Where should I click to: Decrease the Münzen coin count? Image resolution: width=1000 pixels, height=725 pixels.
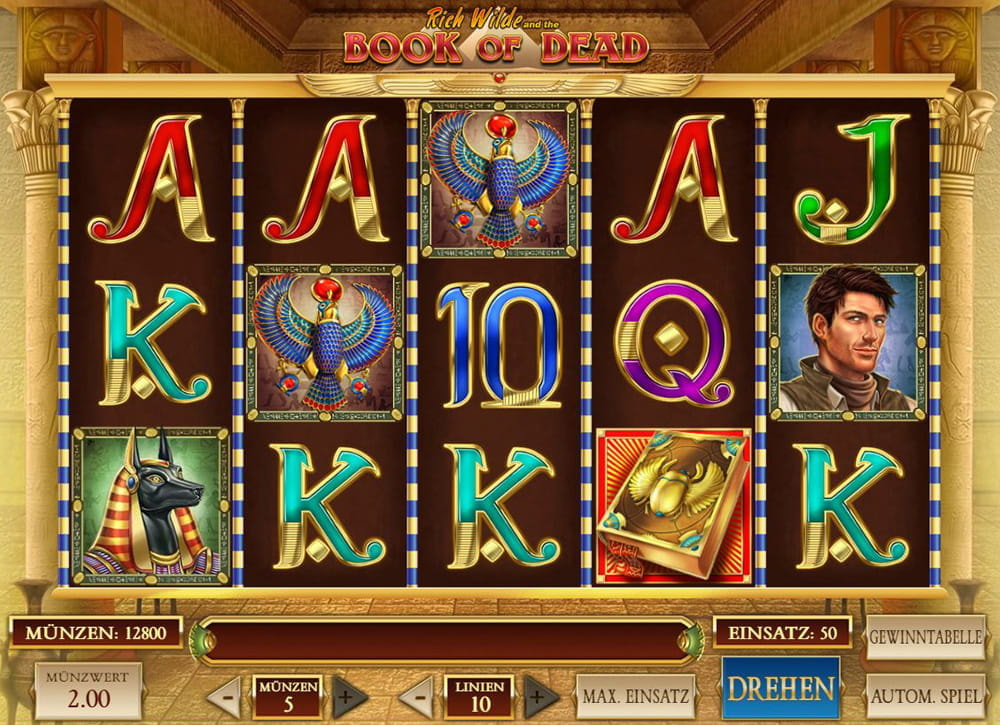point(225,696)
